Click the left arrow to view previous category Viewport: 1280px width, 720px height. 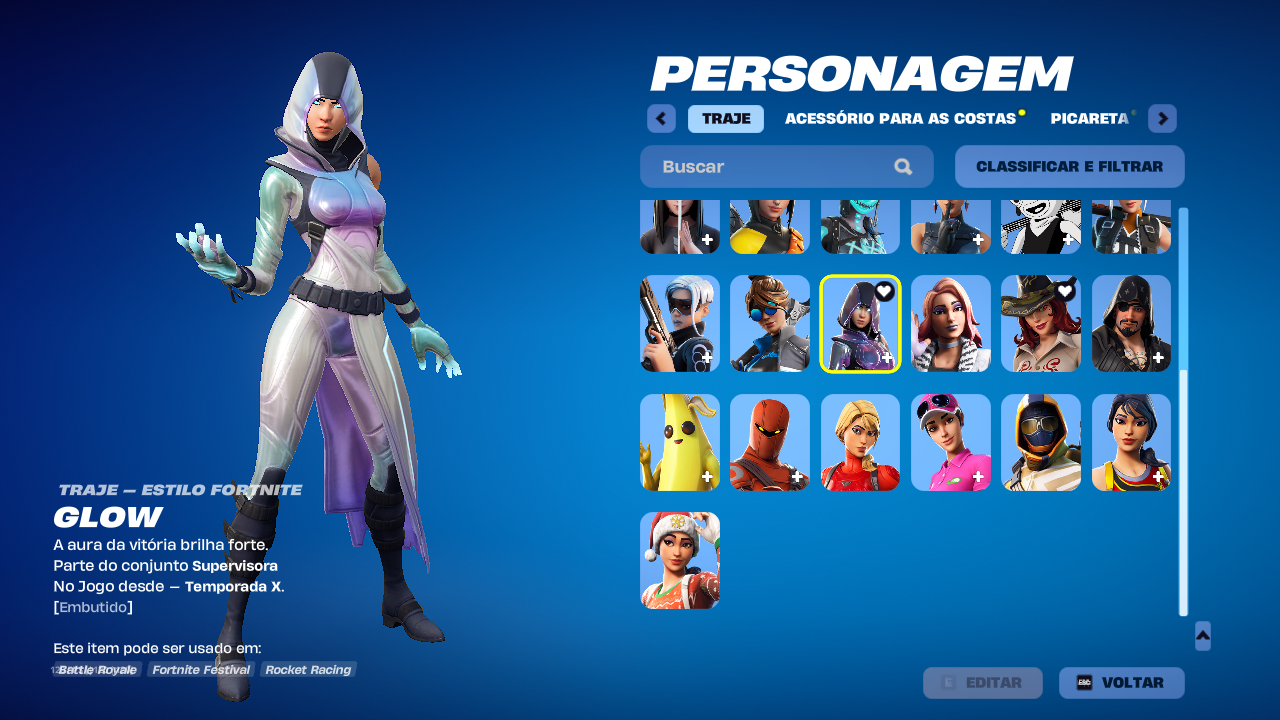point(661,118)
